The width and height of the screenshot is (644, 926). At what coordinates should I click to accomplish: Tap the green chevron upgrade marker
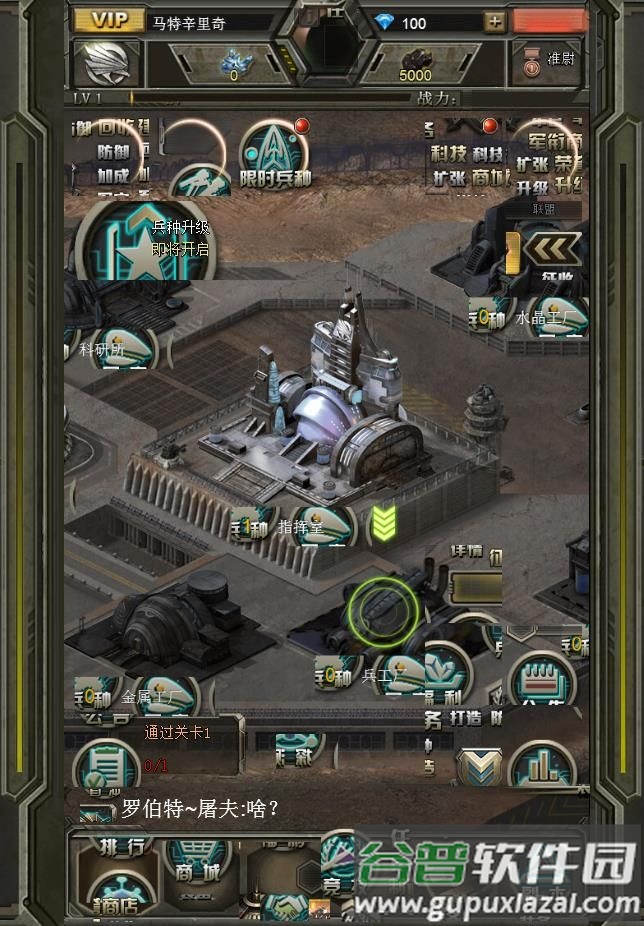pyautogui.click(x=384, y=521)
